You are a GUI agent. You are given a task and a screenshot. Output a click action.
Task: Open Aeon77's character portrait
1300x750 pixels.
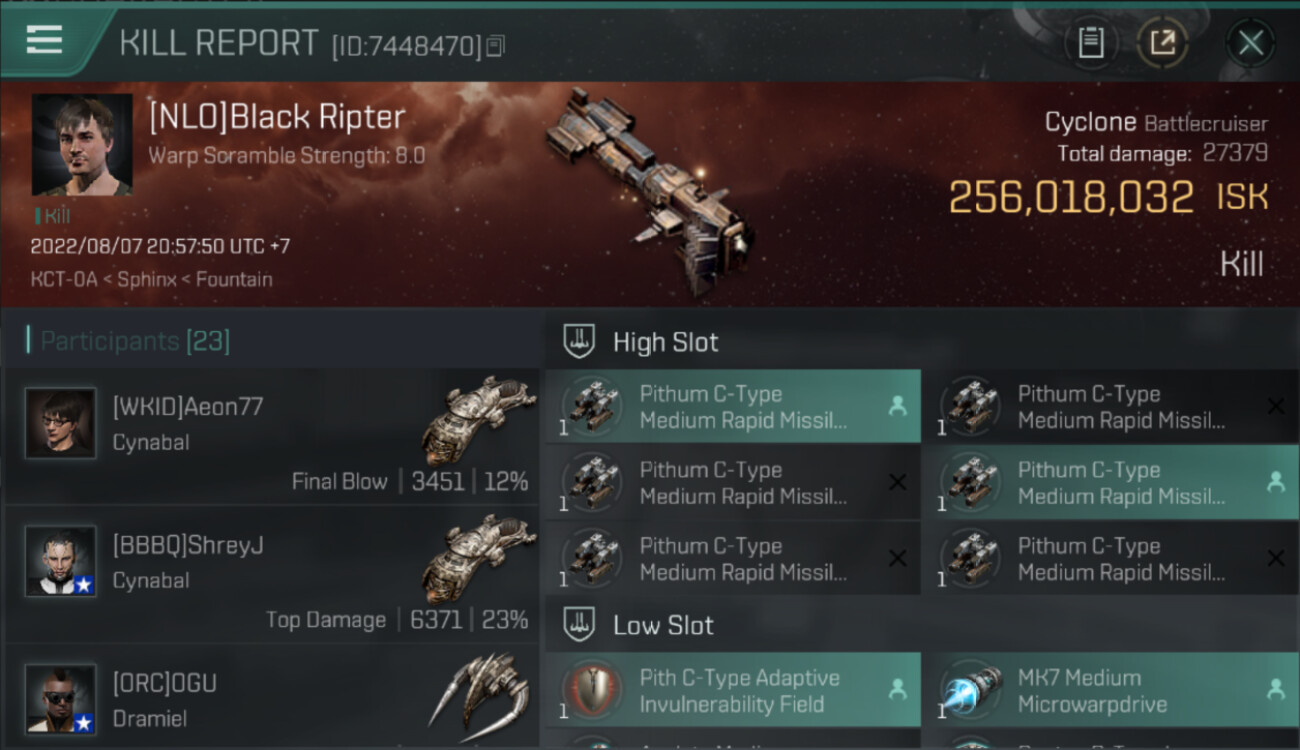61,423
